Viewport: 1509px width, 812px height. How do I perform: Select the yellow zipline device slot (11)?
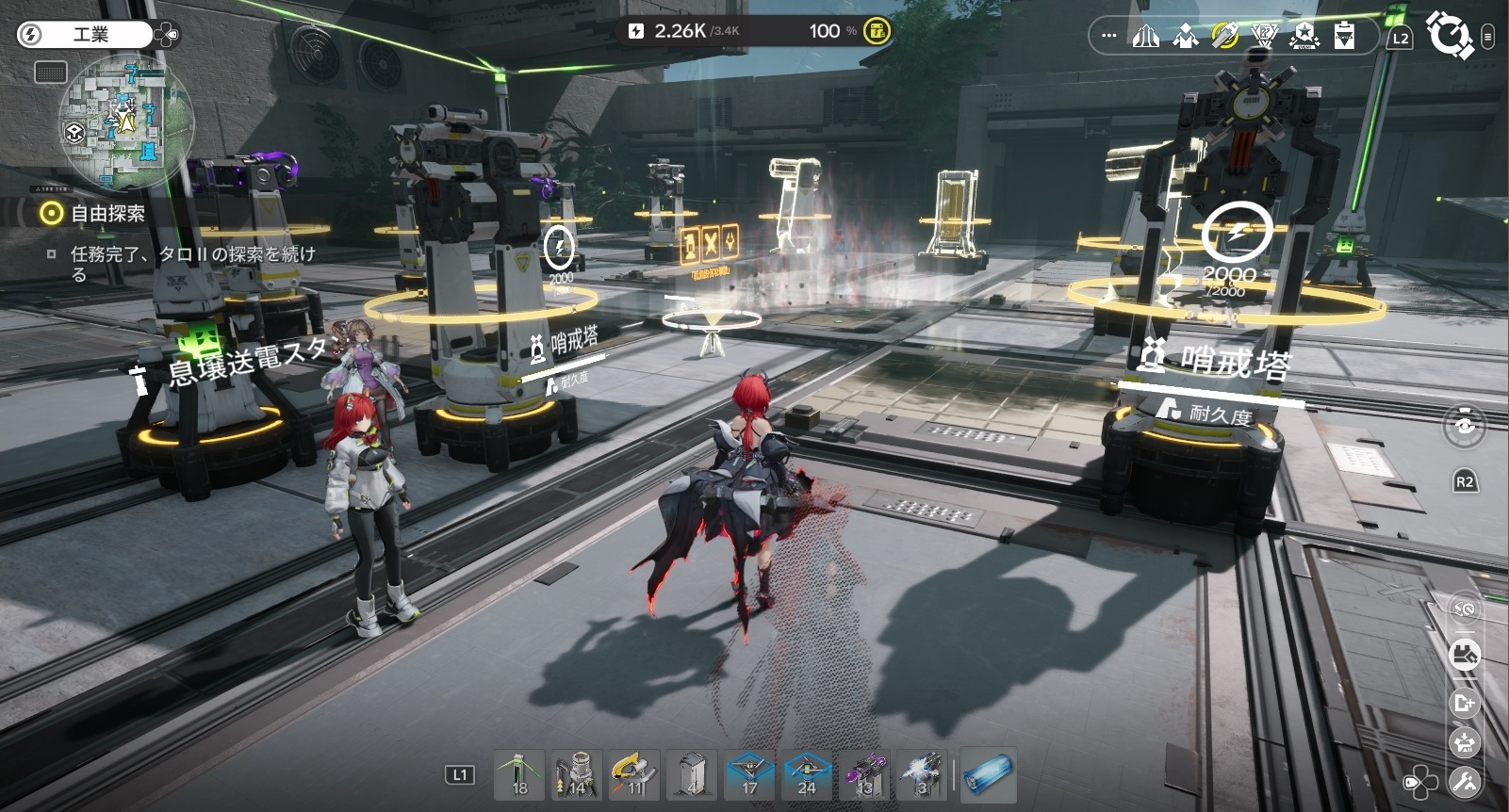click(x=634, y=774)
